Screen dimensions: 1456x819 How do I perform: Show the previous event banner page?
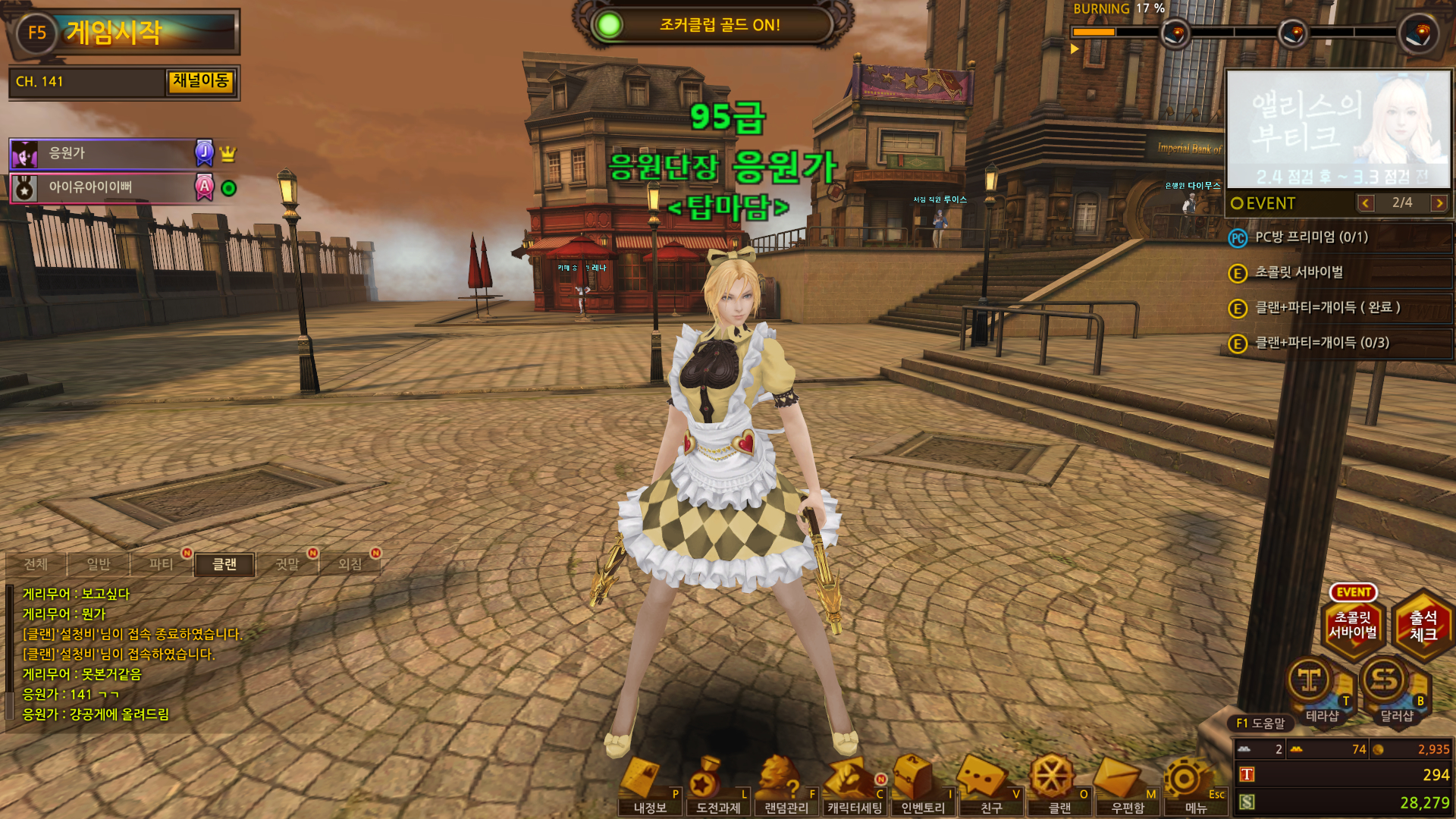(x=1366, y=203)
